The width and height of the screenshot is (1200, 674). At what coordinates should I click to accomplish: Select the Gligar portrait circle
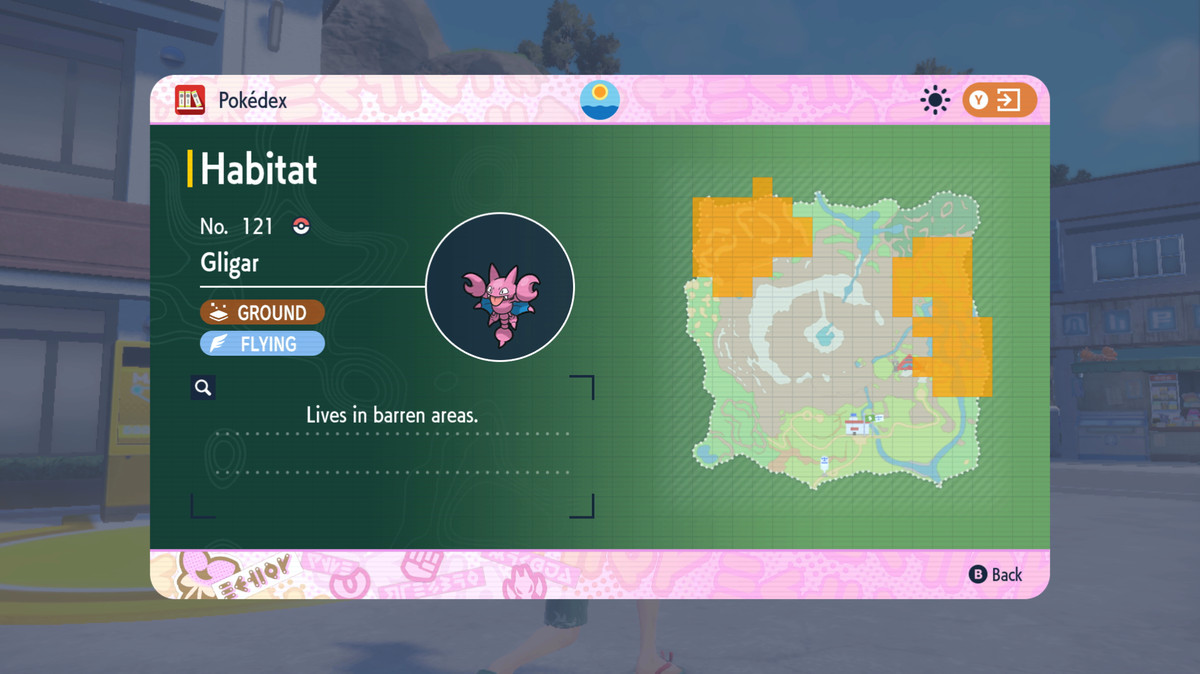pyautogui.click(x=500, y=287)
